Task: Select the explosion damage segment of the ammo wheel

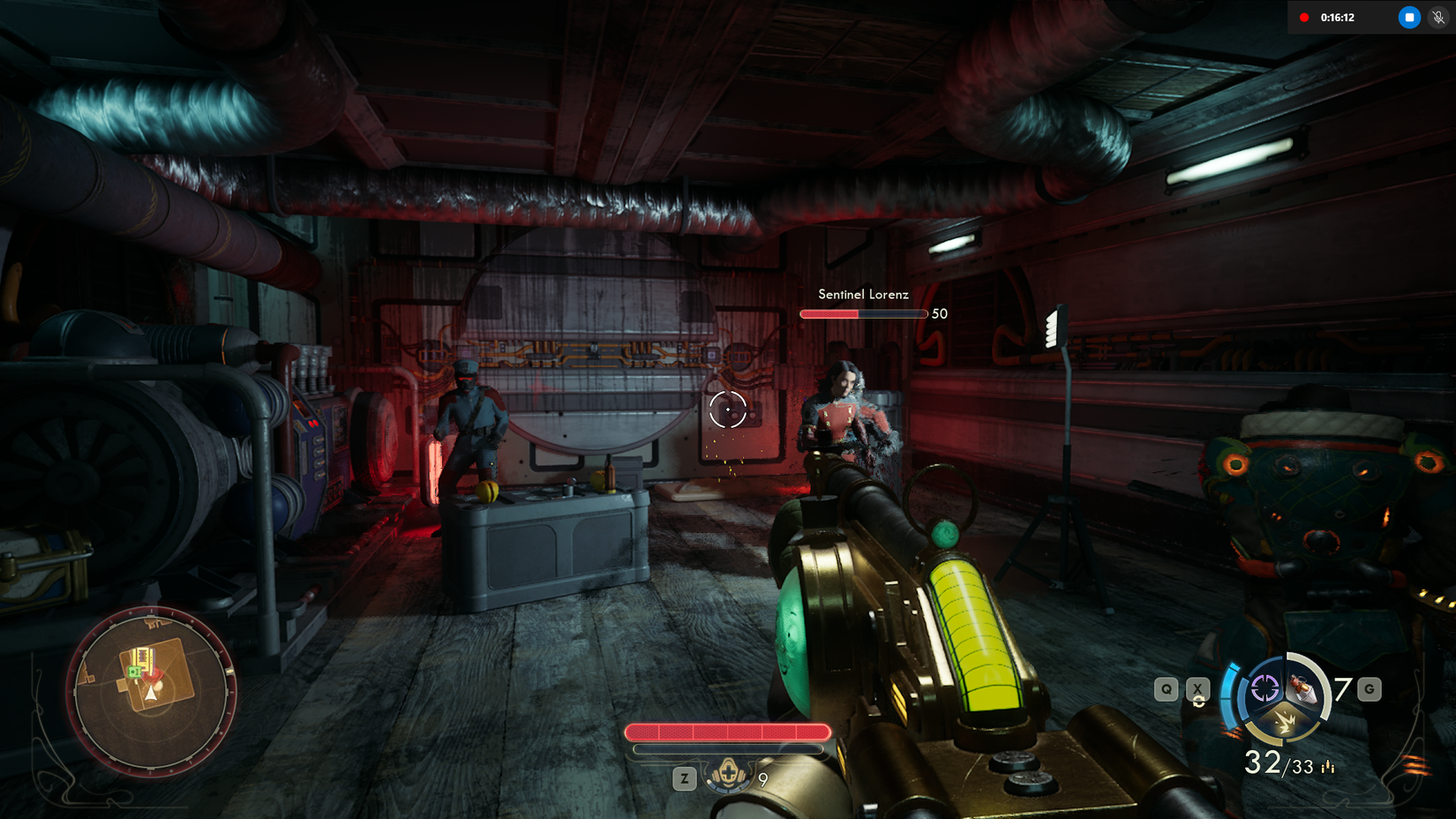Action: [x=1286, y=722]
